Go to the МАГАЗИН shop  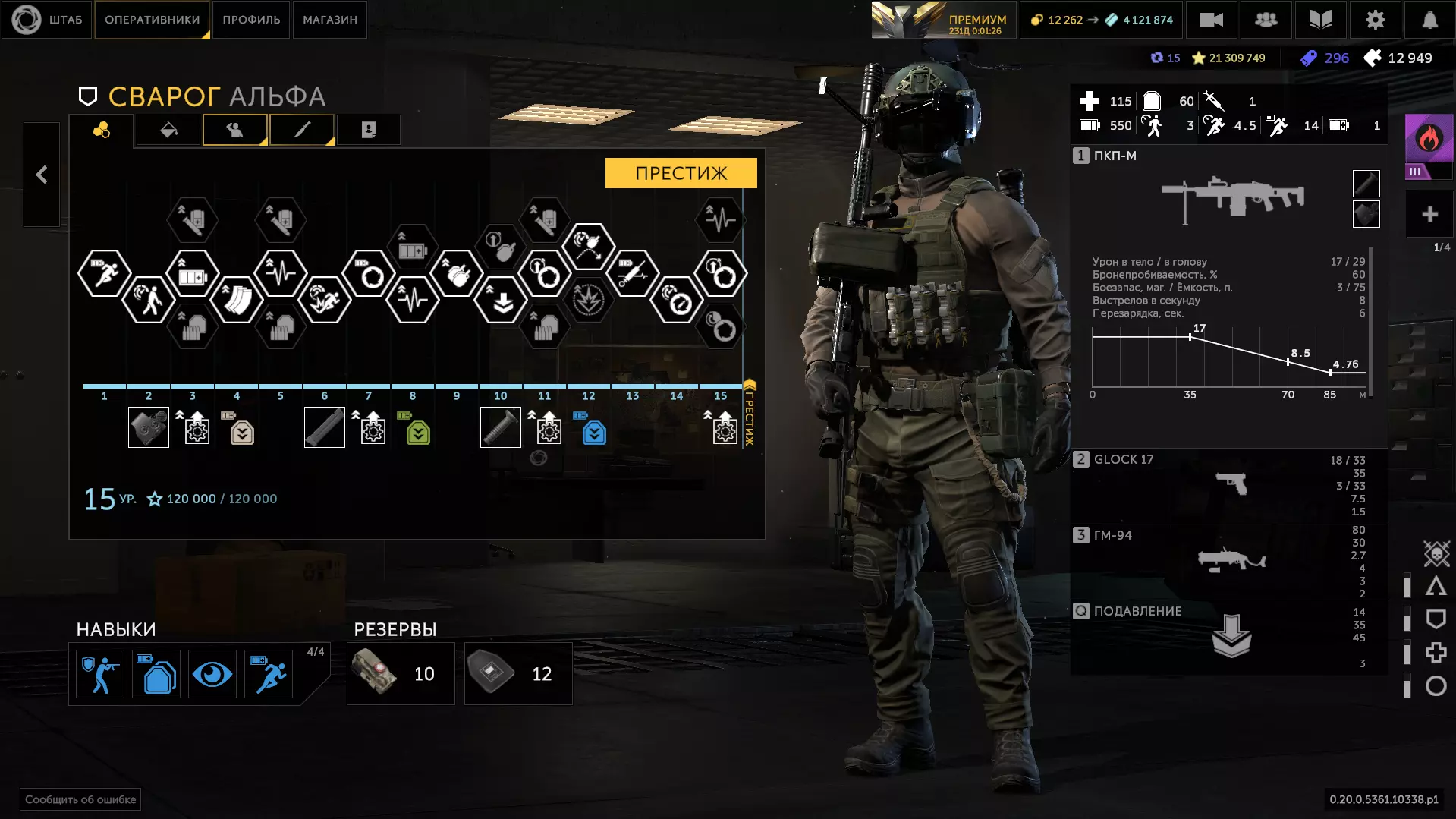pyautogui.click(x=330, y=20)
